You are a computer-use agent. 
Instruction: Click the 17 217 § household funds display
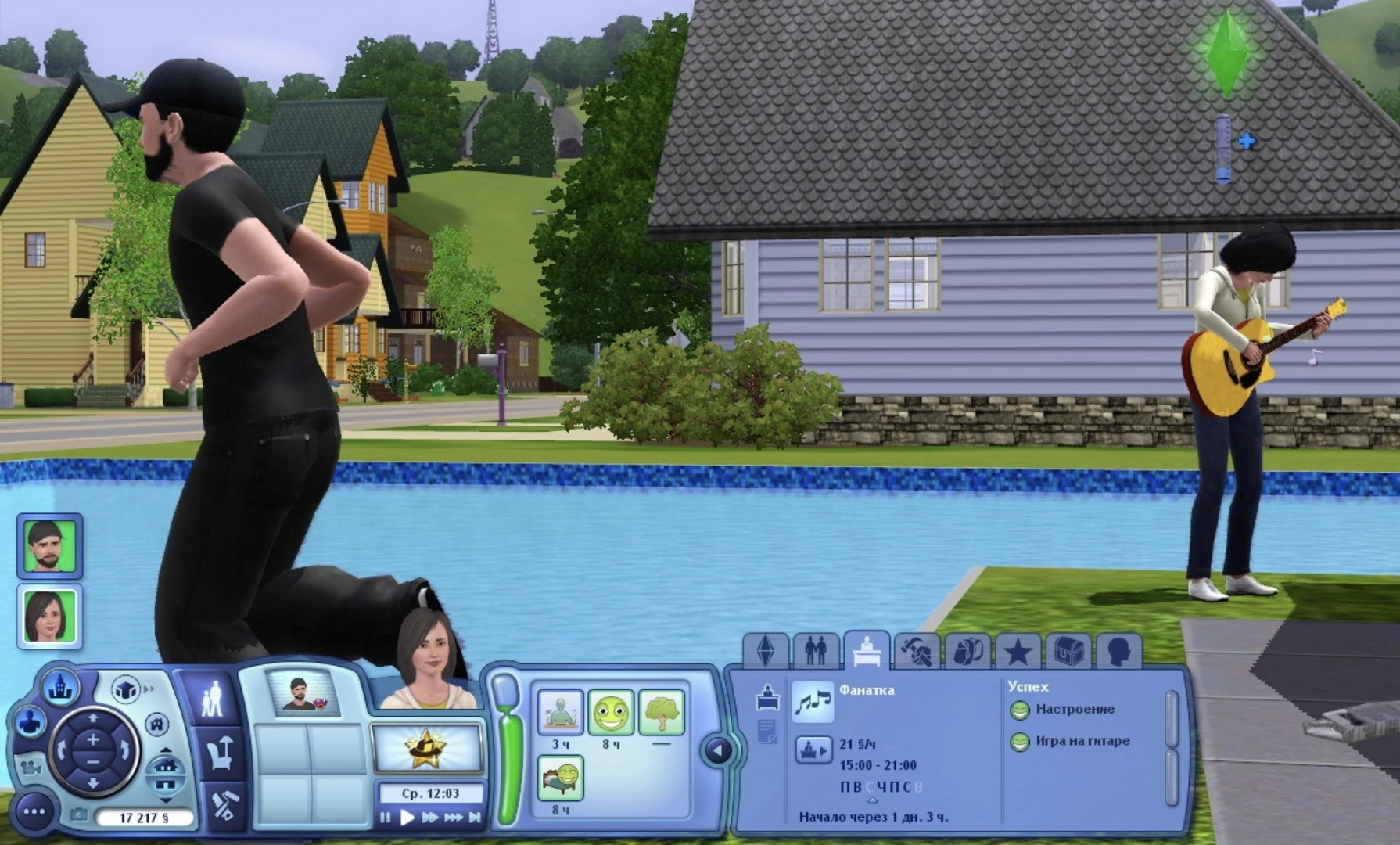(145, 817)
